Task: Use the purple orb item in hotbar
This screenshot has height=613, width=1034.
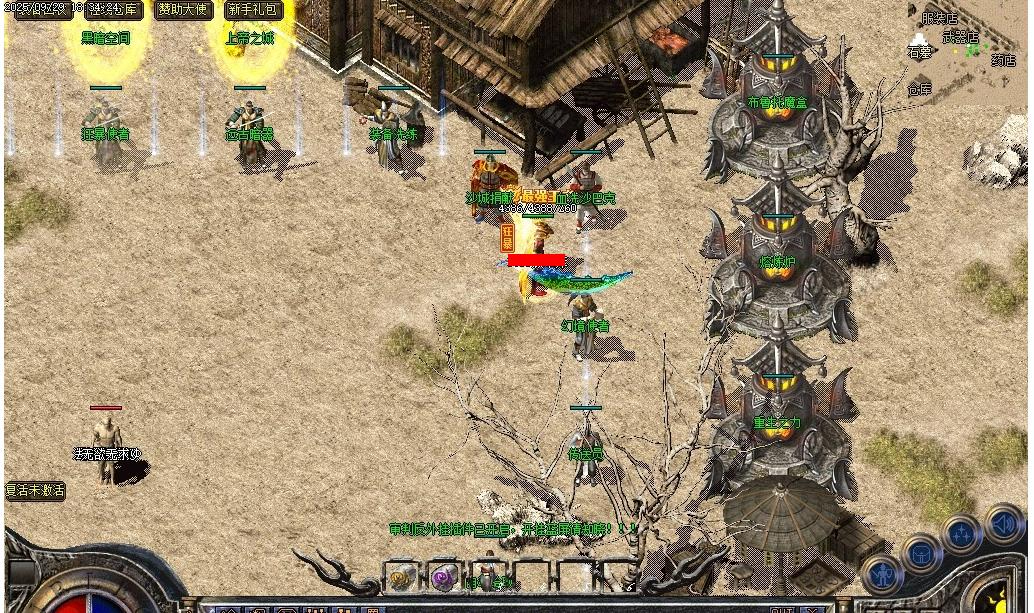Action: pos(445,577)
